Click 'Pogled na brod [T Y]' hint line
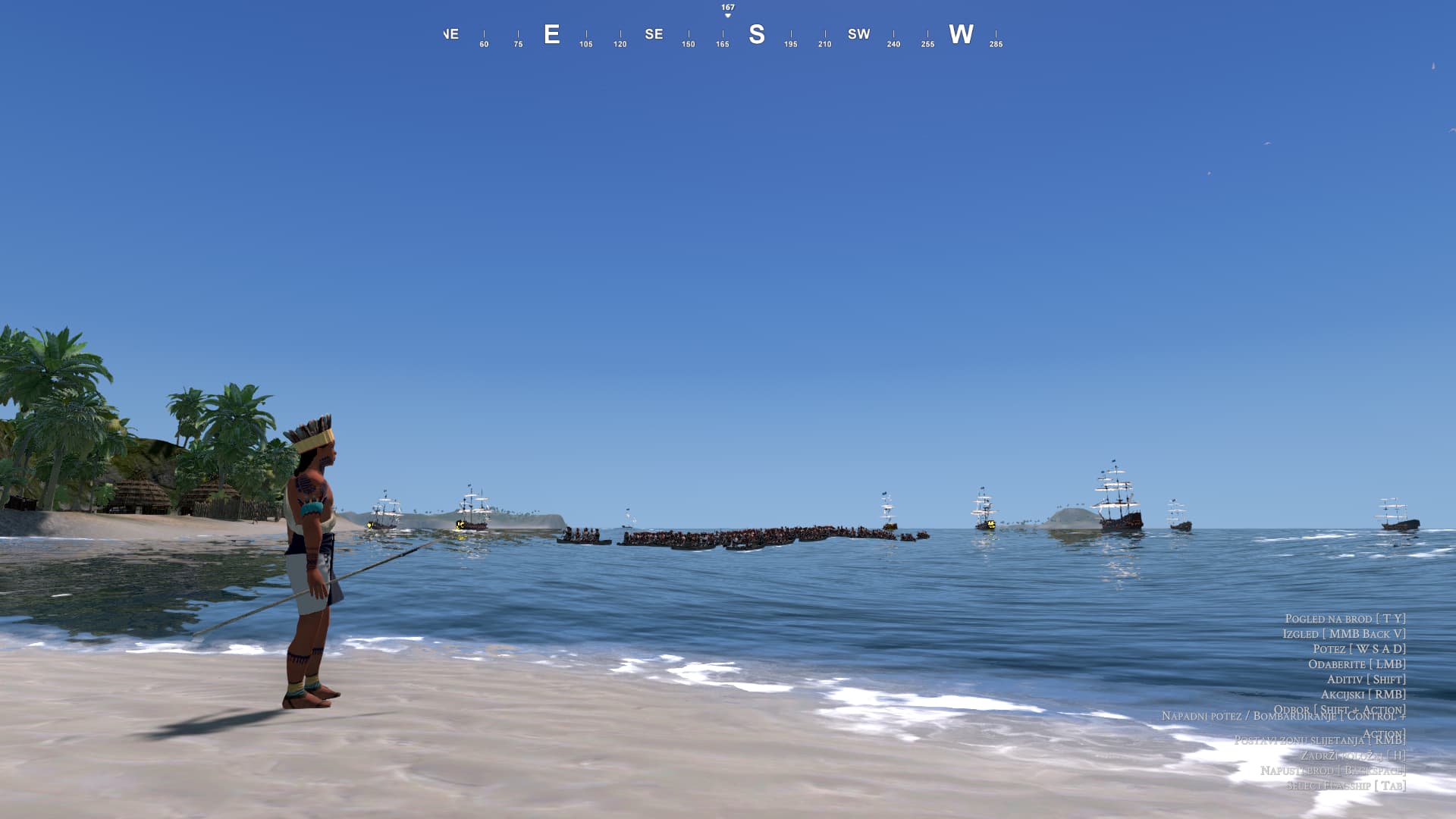 [x=1346, y=620]
